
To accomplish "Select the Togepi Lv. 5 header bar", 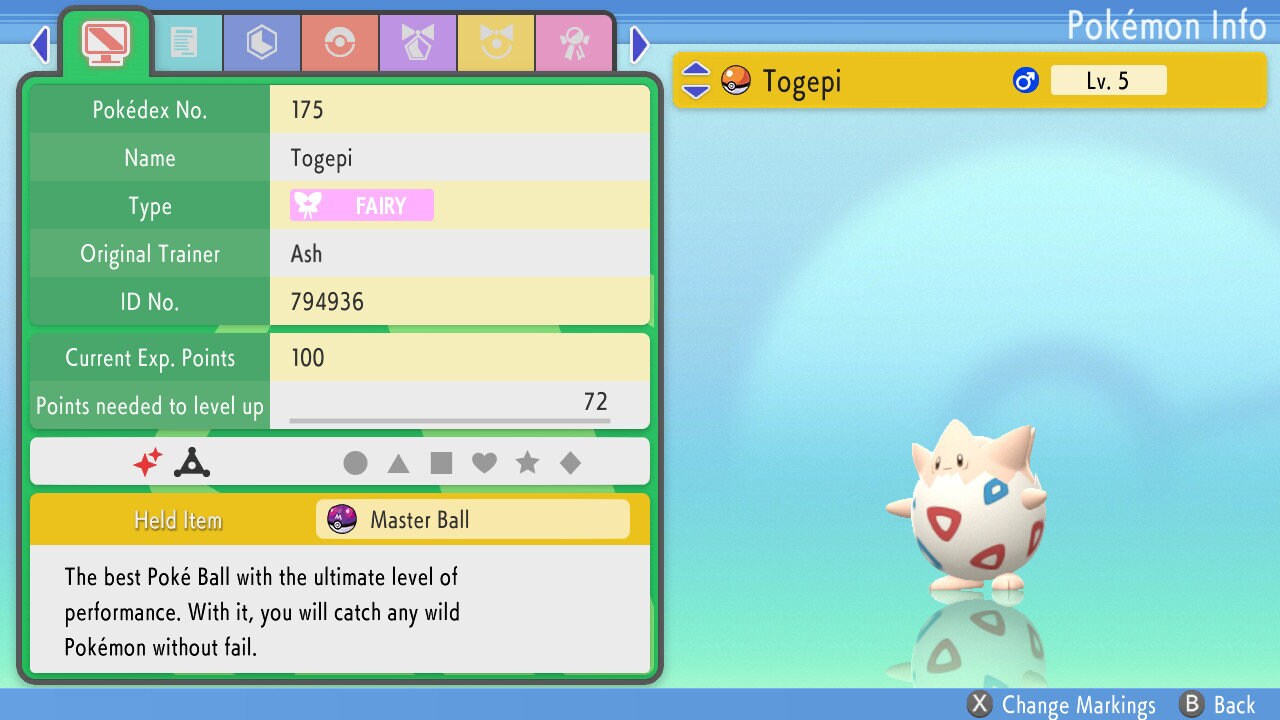I will click(x=970, y=80).
